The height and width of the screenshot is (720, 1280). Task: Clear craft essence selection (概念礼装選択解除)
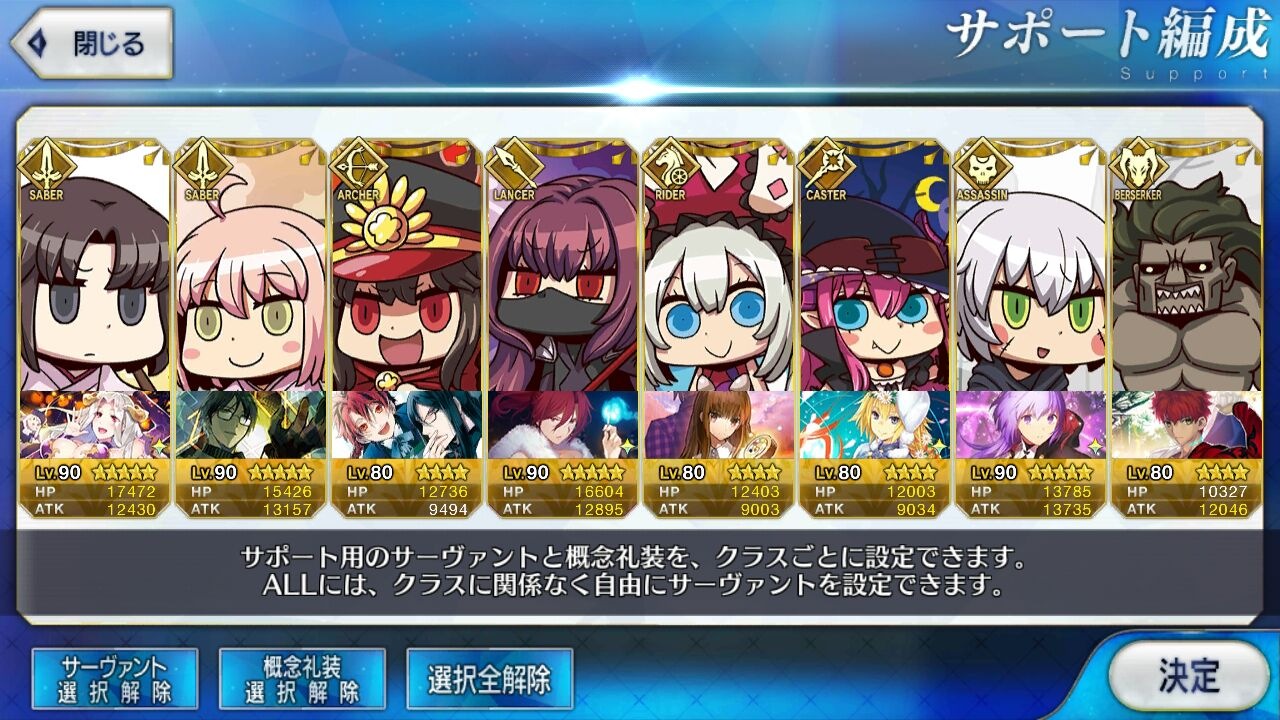(302, 679)
